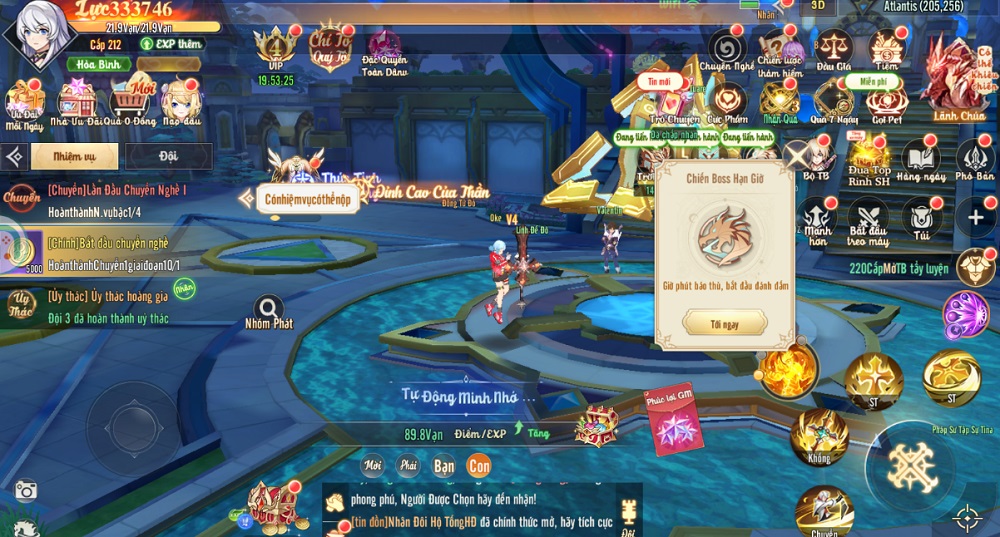
Task: Challenge the Lãnh Chúa red dragon boss icon
Action: (959, 75)
